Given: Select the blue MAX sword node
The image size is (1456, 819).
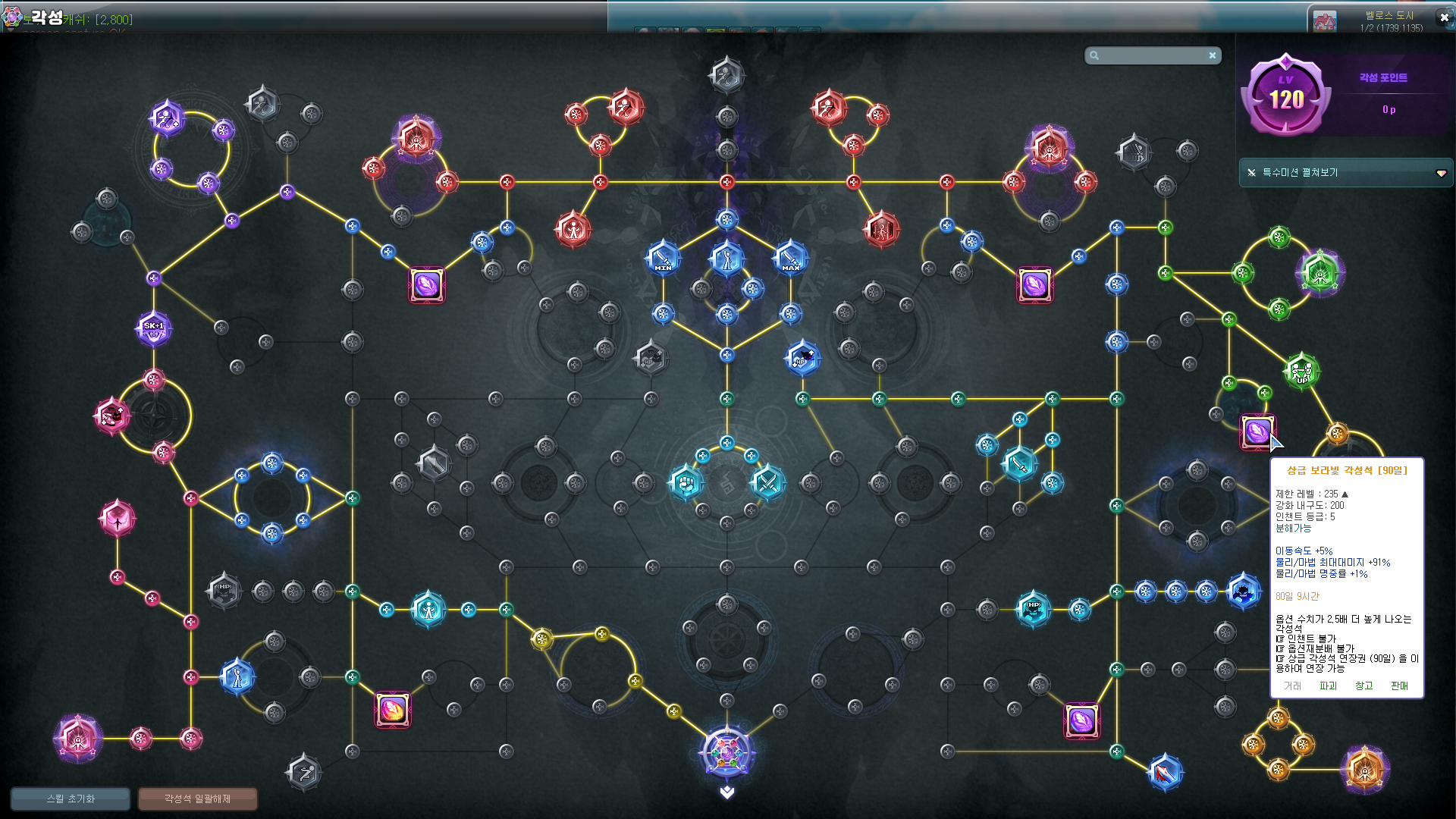Looking at the screenshot, I should 790,258.
